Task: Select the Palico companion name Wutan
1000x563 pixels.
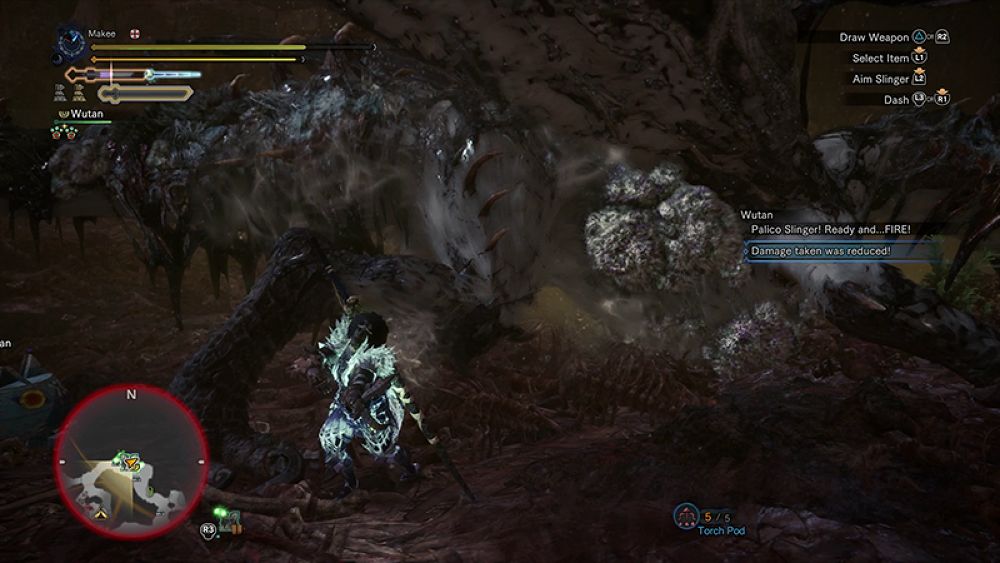Action: coord(85,114)
